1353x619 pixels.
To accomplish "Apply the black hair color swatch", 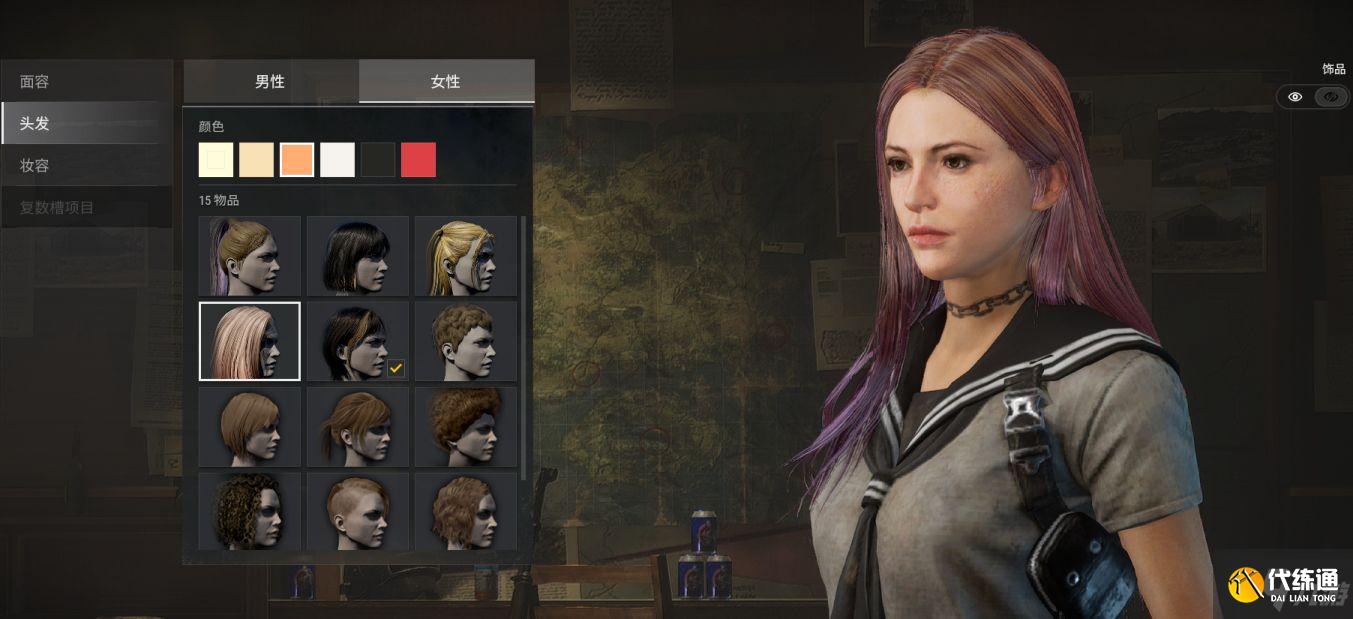I will coord(378,160).
